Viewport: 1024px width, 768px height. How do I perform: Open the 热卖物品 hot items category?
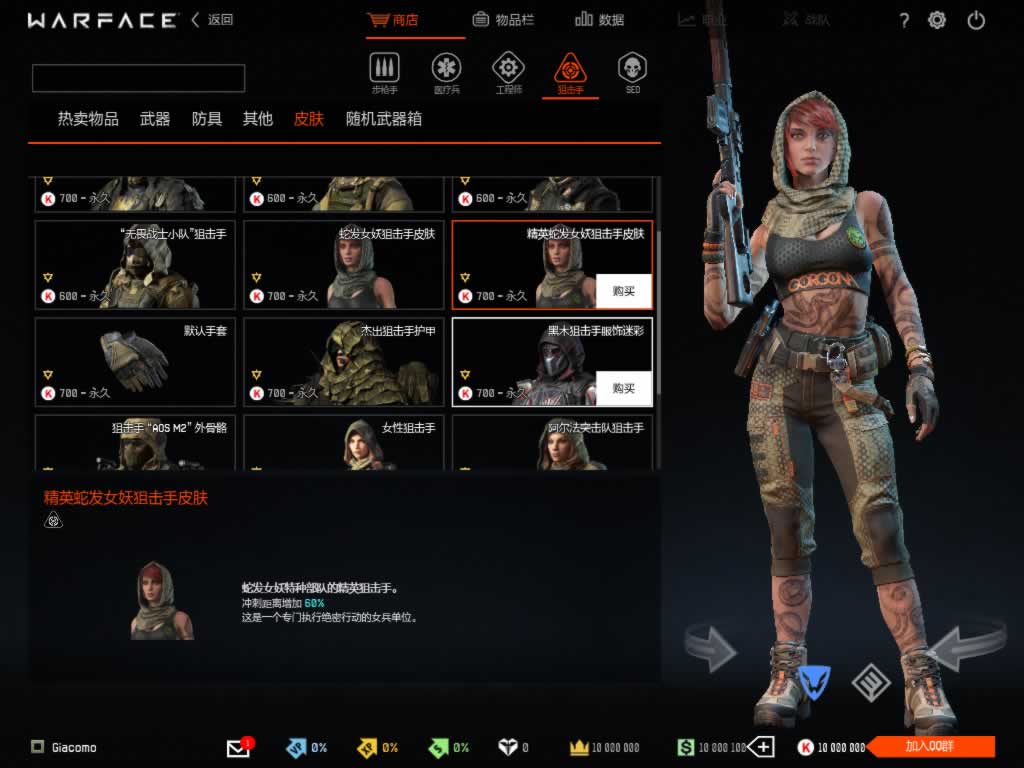[88, 119]
